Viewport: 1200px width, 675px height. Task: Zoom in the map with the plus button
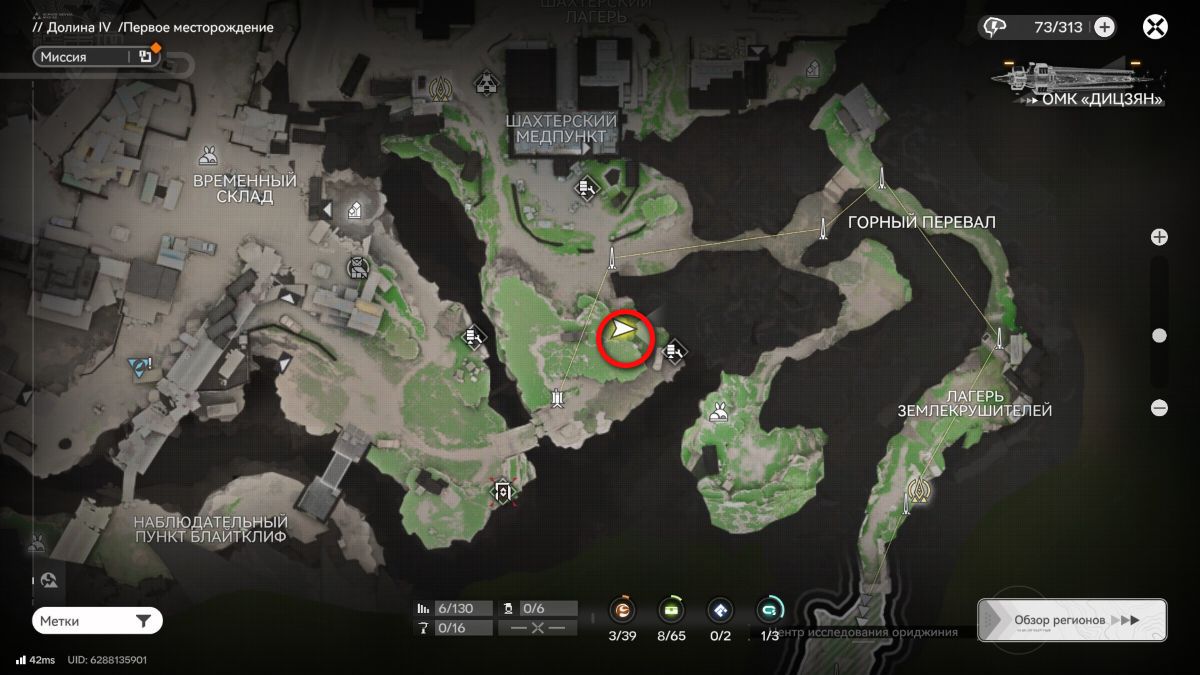click(1159, 237)
